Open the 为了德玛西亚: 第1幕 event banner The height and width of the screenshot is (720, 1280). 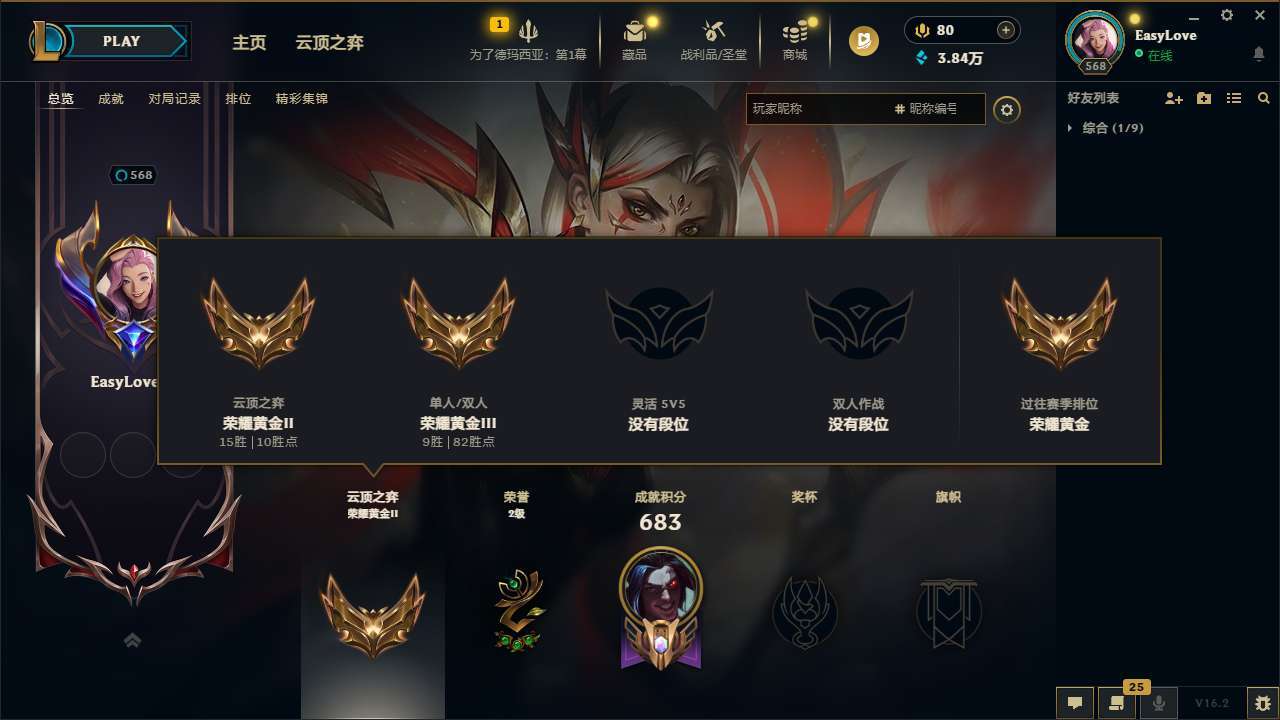tap(528, 40)
